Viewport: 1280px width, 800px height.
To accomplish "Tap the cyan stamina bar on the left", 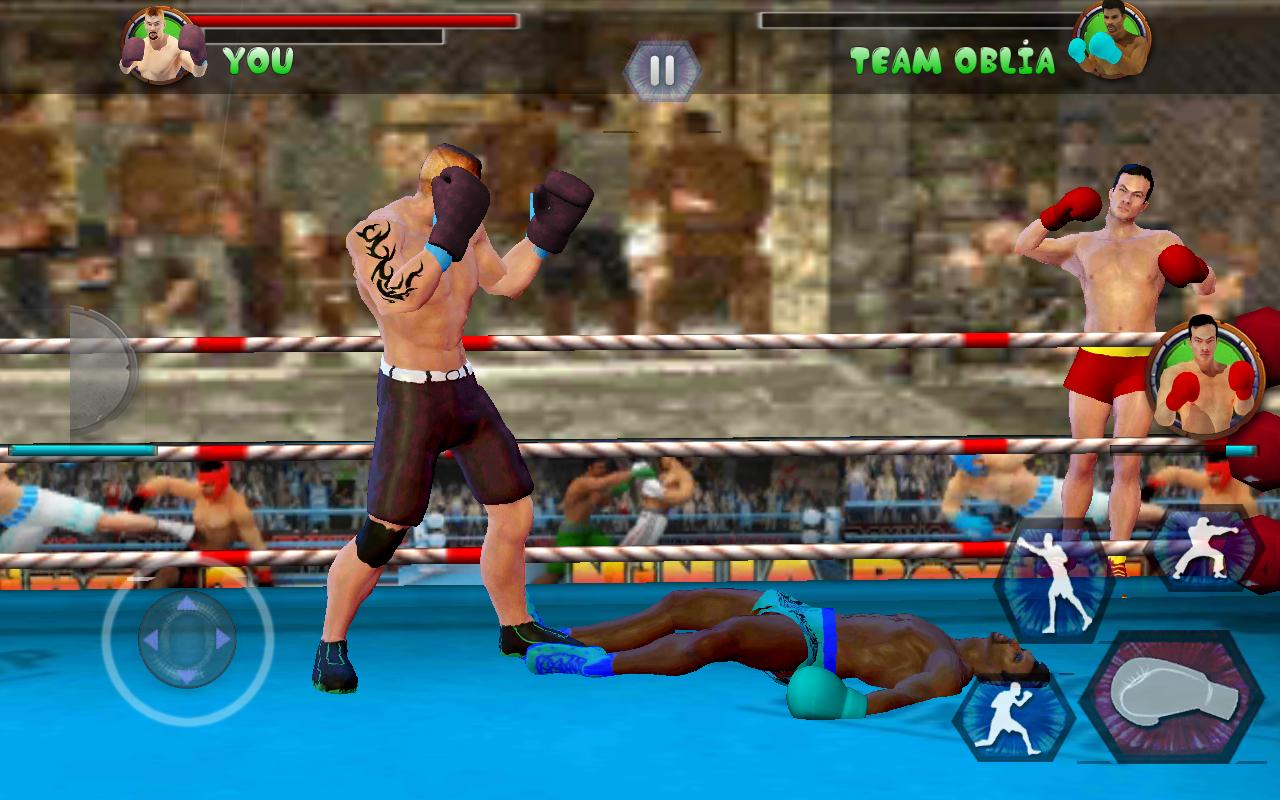I will [x=80, y=452].
